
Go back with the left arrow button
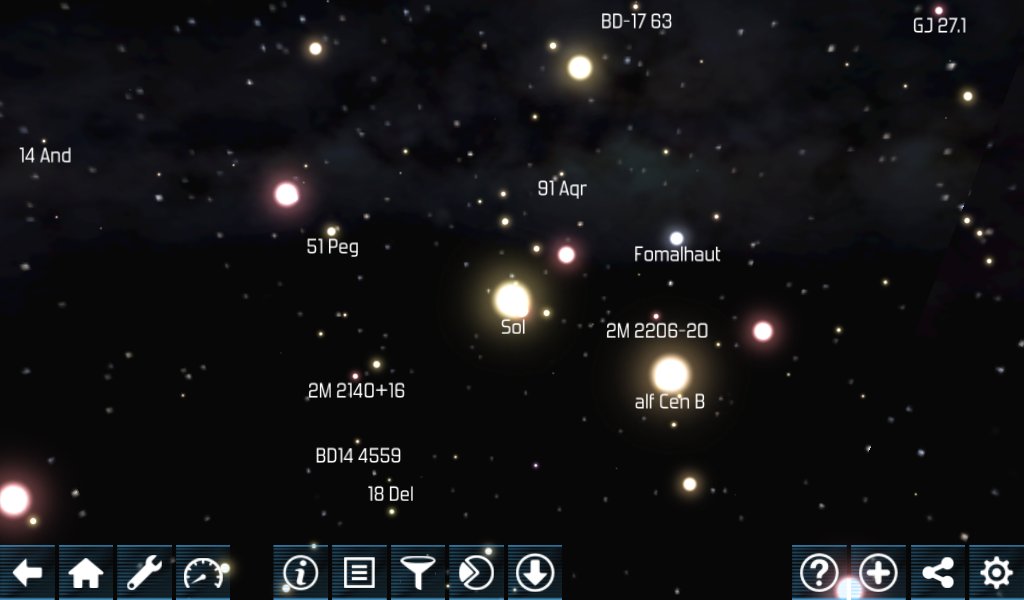tap(27, 573)
